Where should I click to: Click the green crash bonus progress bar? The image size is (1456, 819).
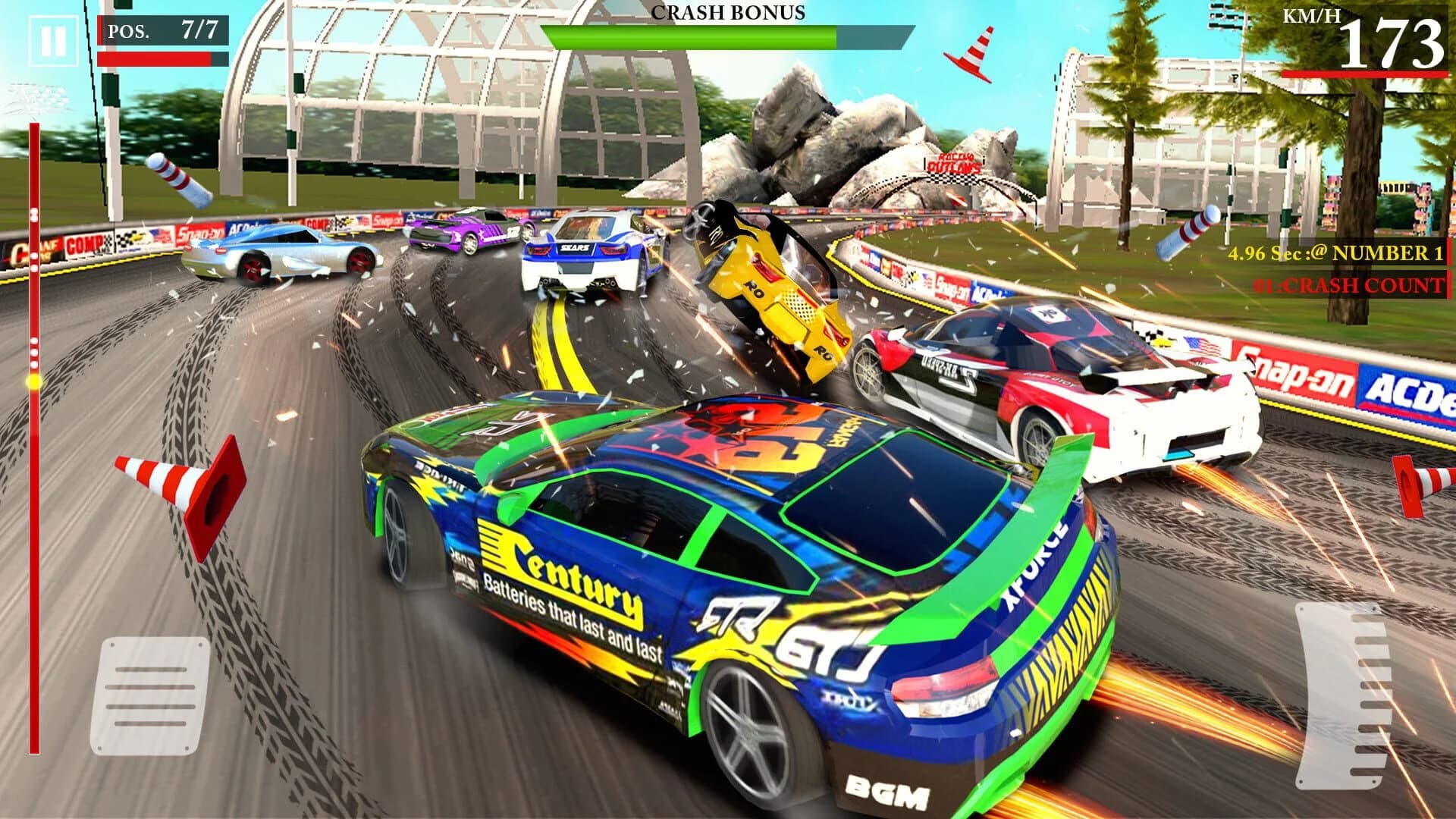(690, 36)
